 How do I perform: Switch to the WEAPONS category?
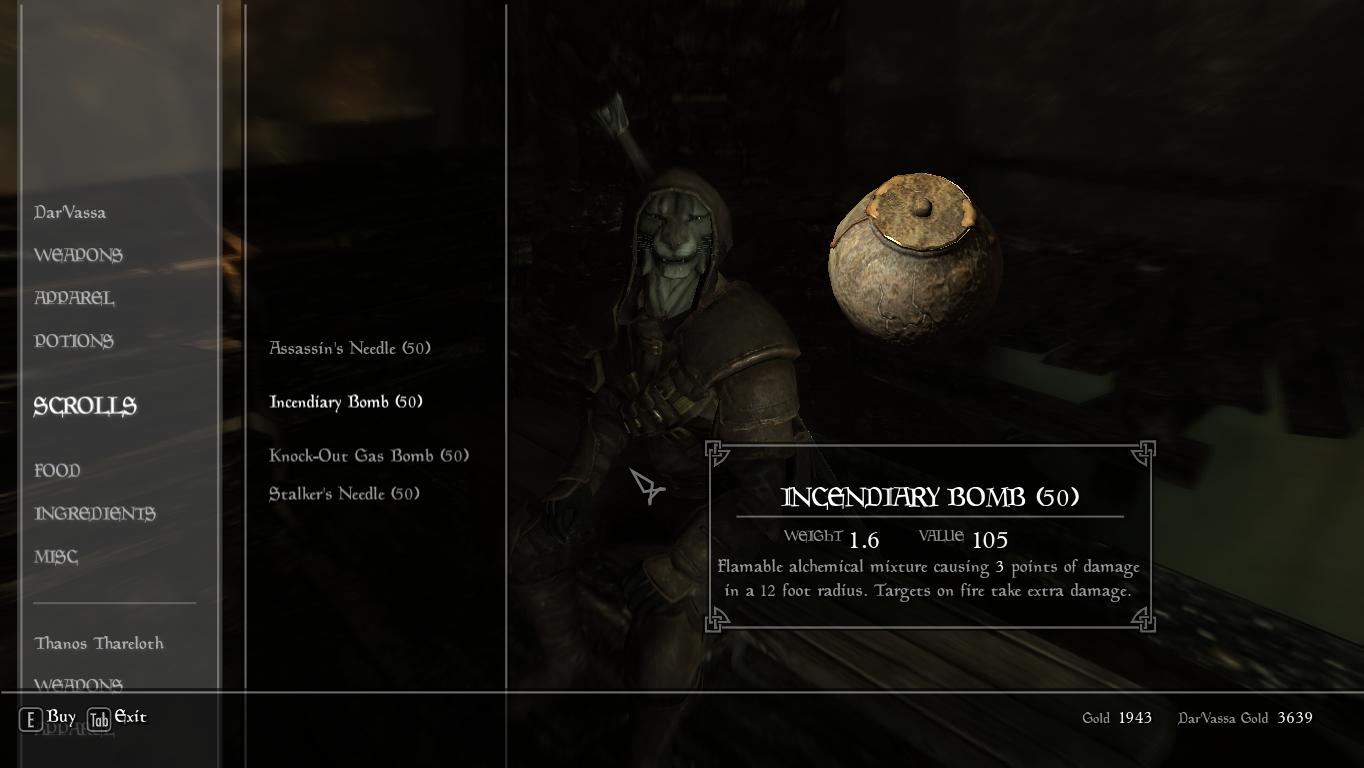coord(80,255)
